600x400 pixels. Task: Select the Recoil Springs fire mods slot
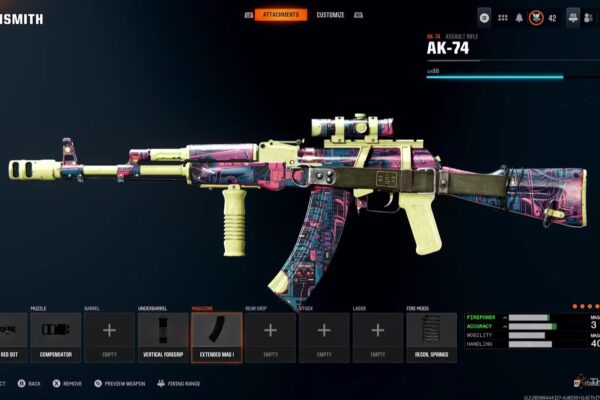coord(431,337)
